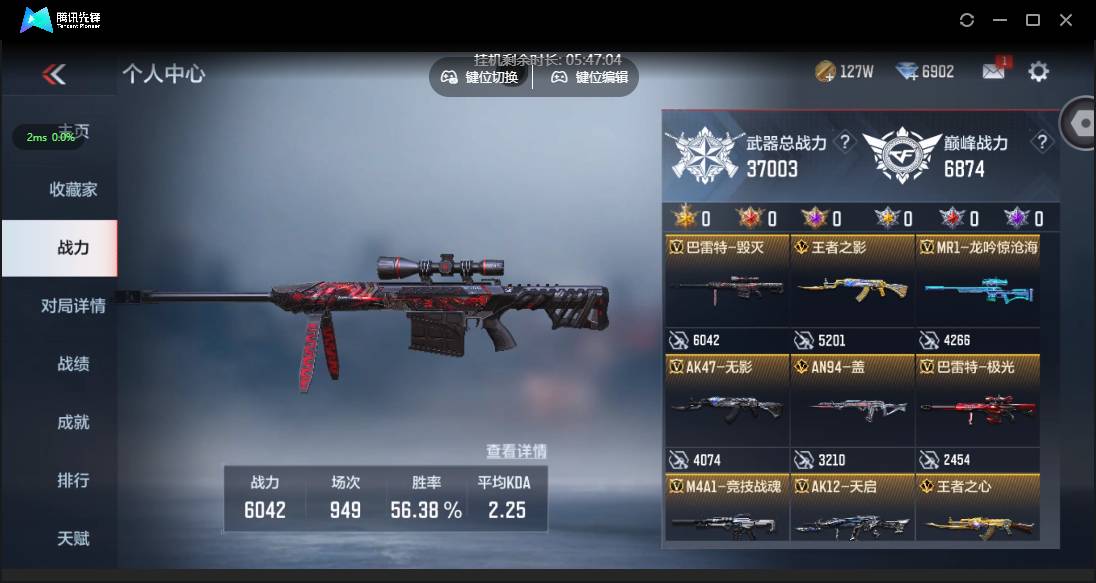The width and height of the screenshot is (1096, 583).
Task: Open the mail inbox envelope
Action: pos(993,71)
